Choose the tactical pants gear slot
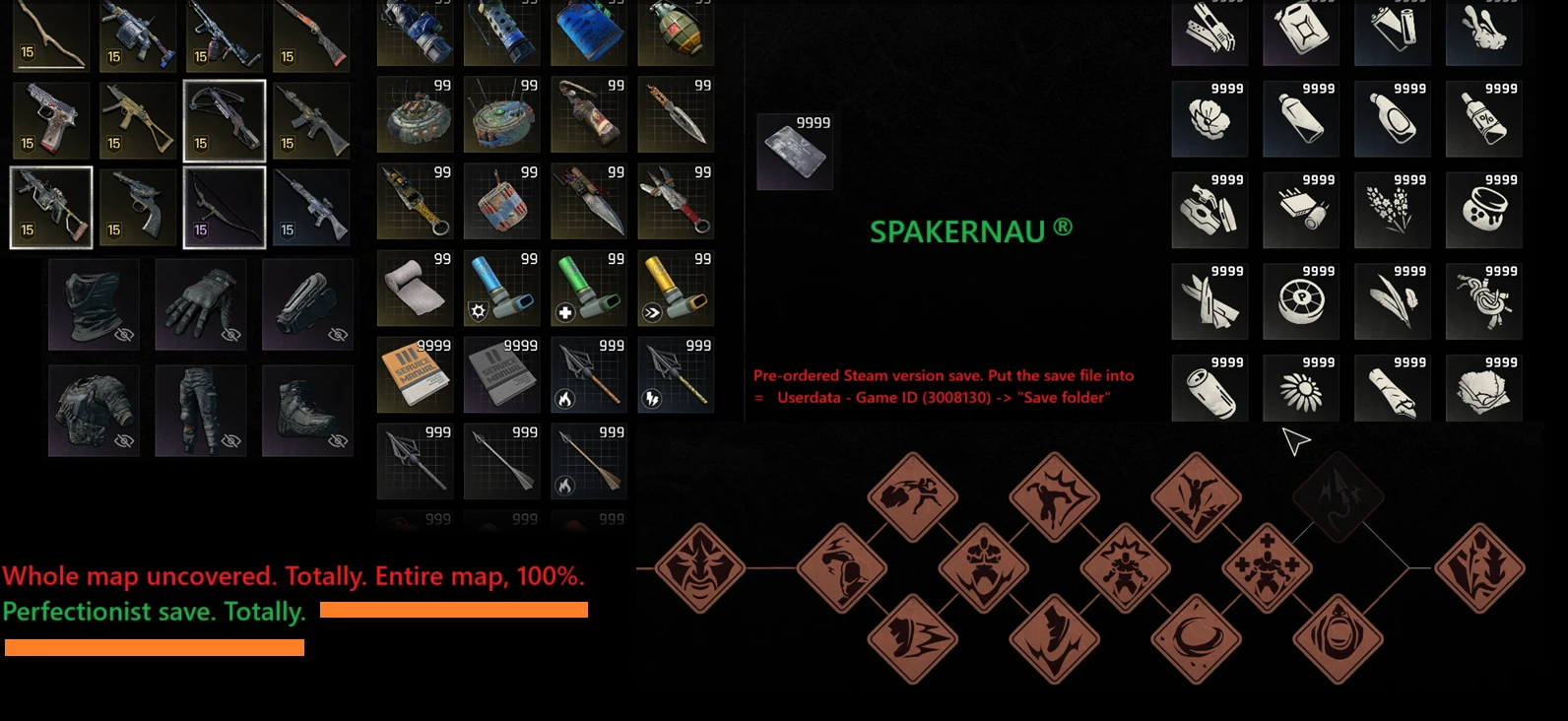Viewport: 1568px width, 721px height. coord(201,411)
